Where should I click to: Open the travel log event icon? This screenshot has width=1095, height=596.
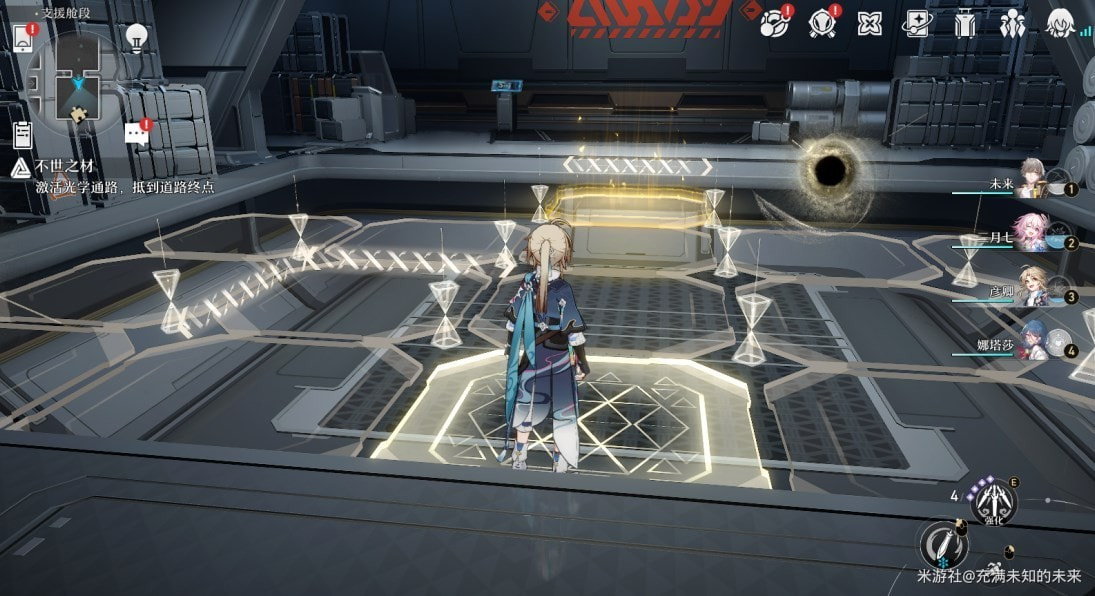773,23
